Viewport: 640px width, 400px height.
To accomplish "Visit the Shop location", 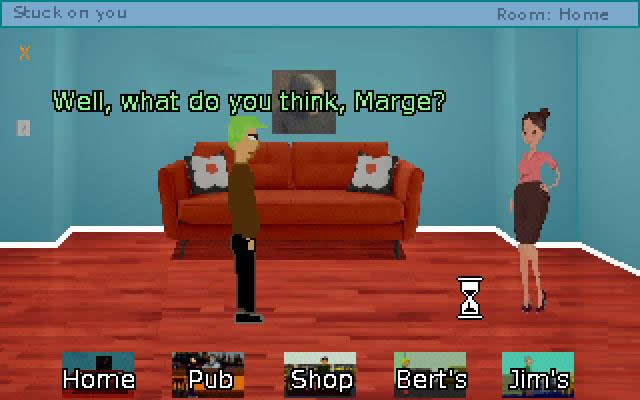I will tap(320, 374).
